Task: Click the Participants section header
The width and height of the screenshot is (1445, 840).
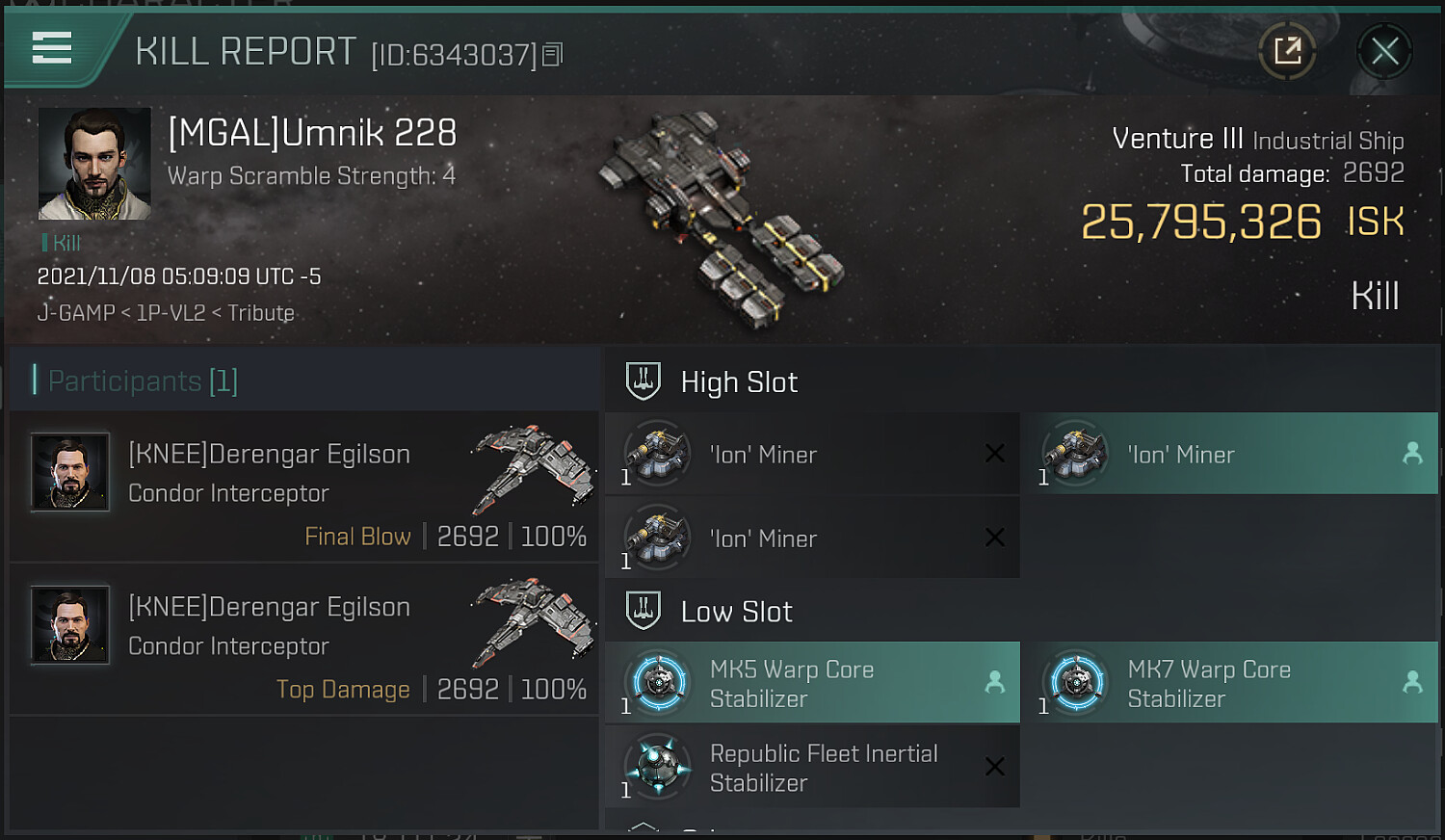Action: click(143, 381)
